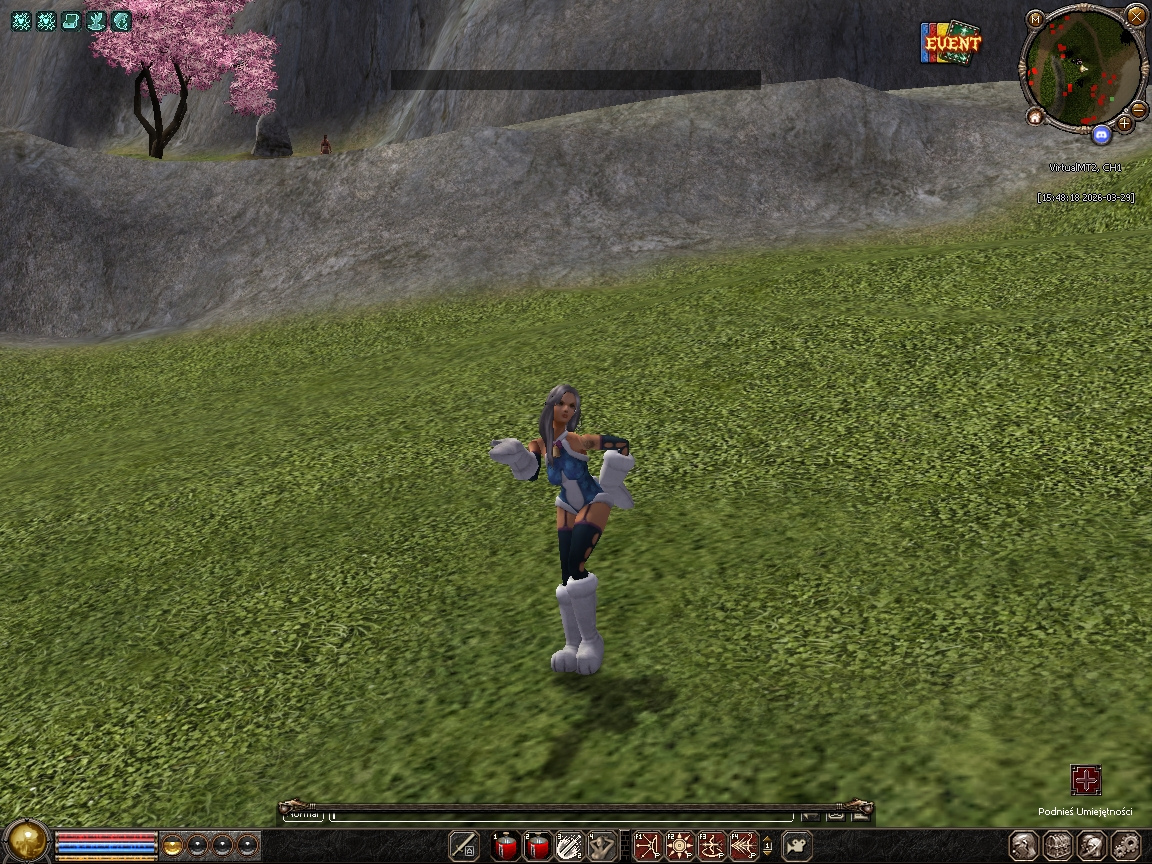Activate the F1 bow skill
The image size is (1152, 864).
click(x=648, y=847)
